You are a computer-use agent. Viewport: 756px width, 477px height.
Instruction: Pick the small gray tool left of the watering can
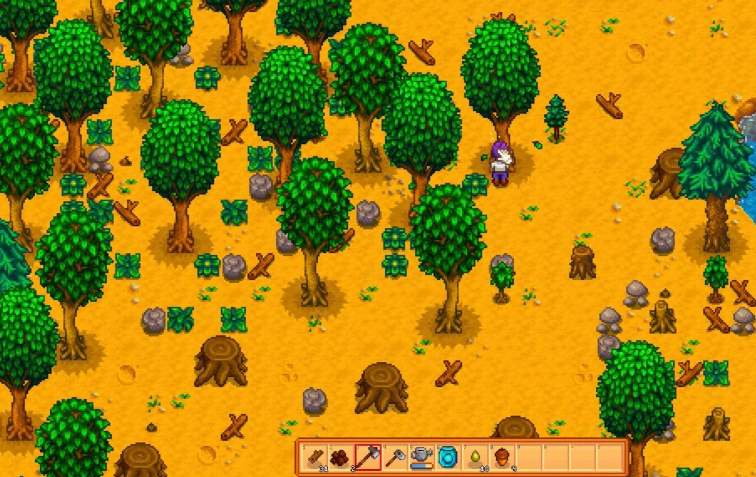tap(394, 456)
